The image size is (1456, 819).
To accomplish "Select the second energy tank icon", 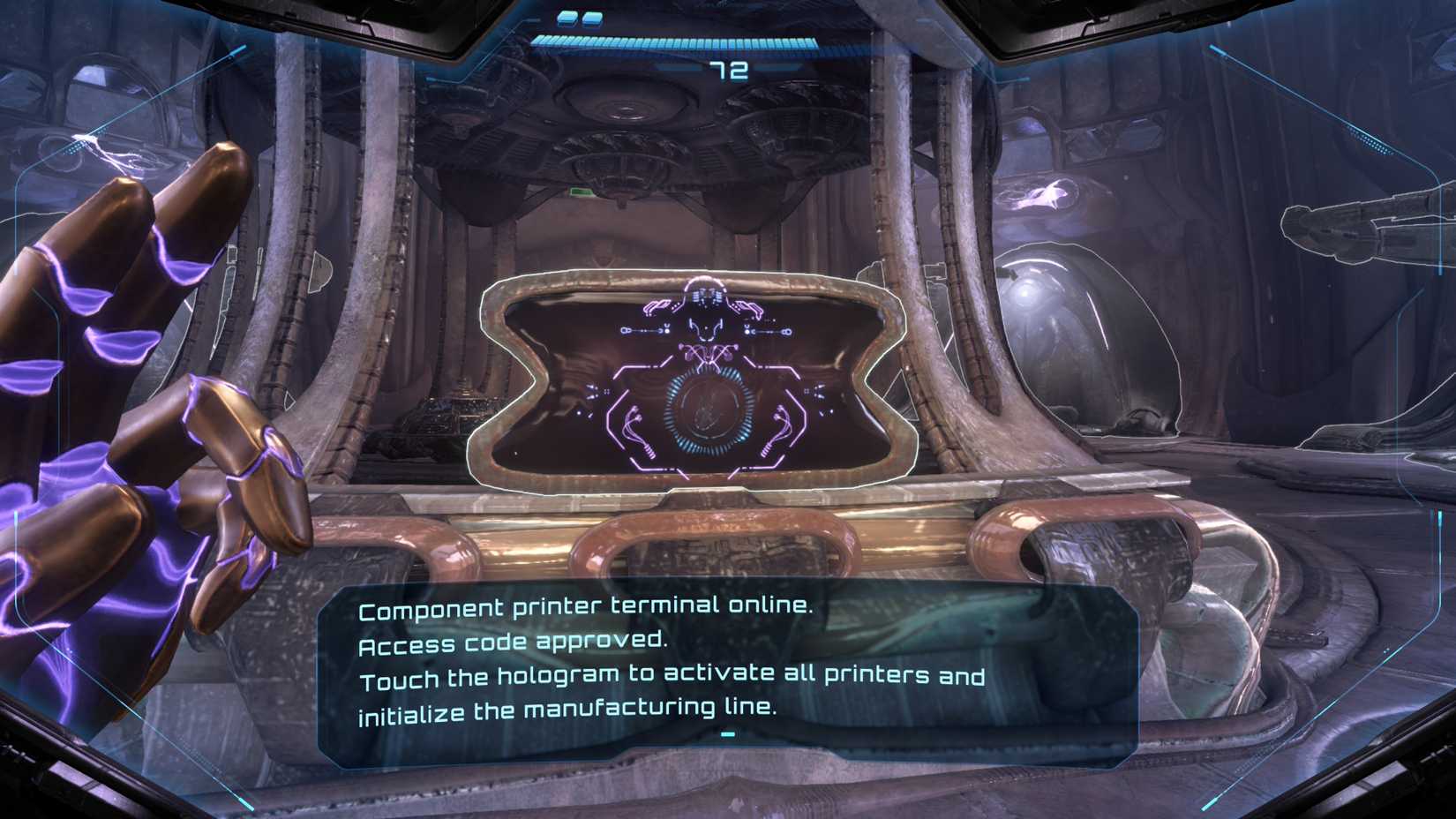I will tap(593, 19).
